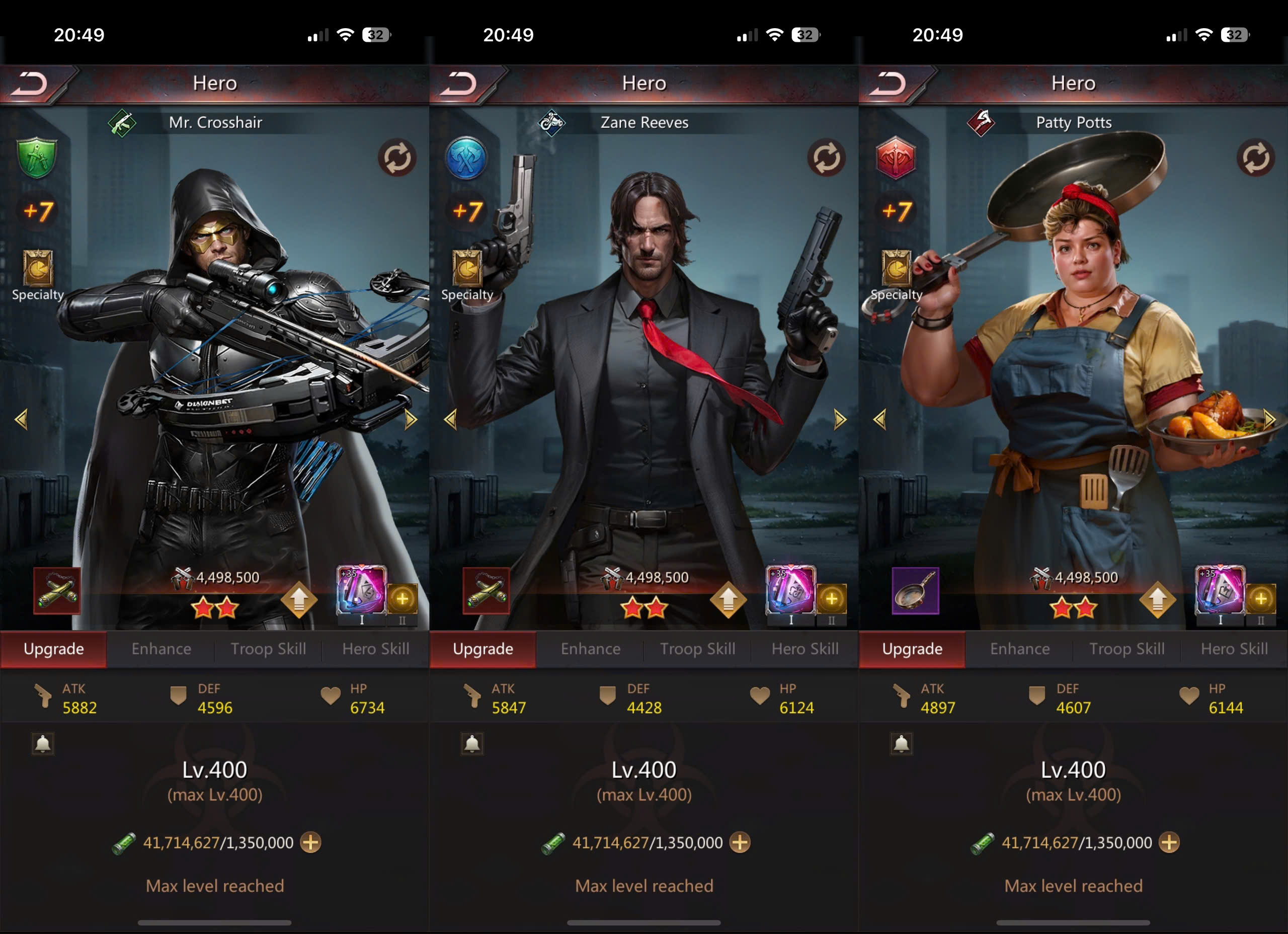Tap the bell icon on Patty Potts' panel

click(x=901, y=744)
